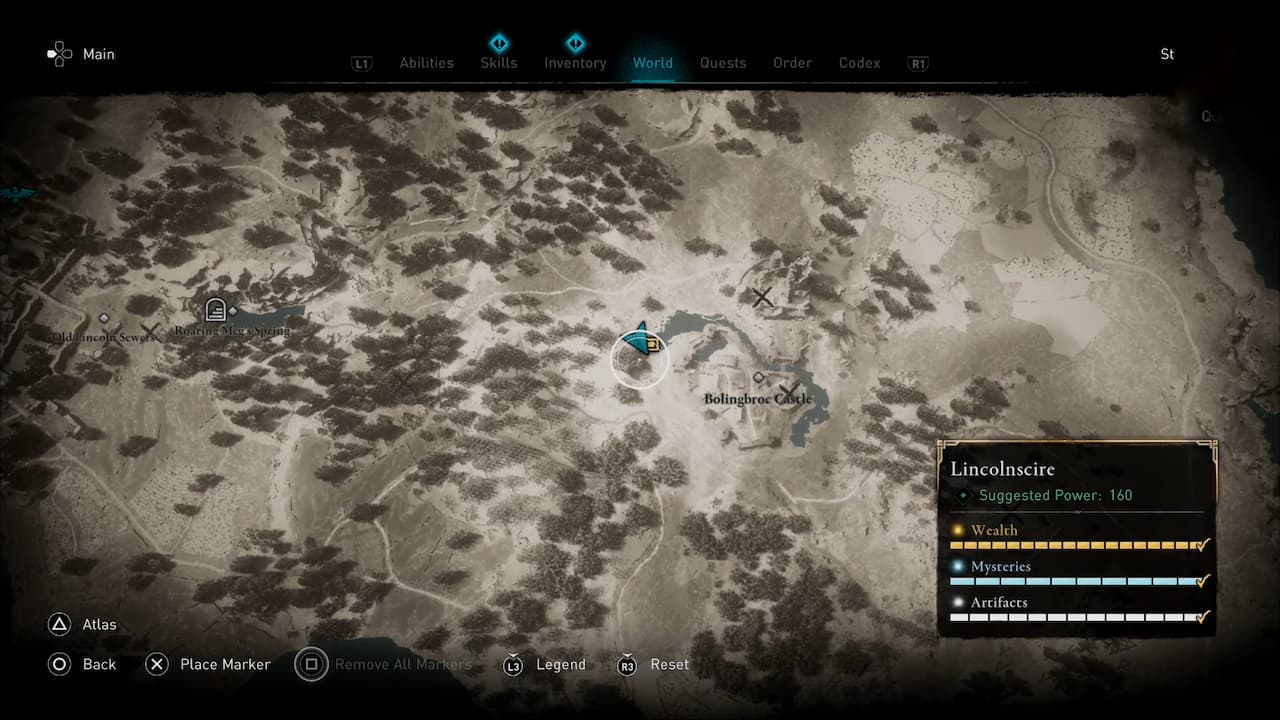Viewport: 1280px width, 720px height.
Task: Open the map Legend via the L3 prompt
Action: coord(513,664)
